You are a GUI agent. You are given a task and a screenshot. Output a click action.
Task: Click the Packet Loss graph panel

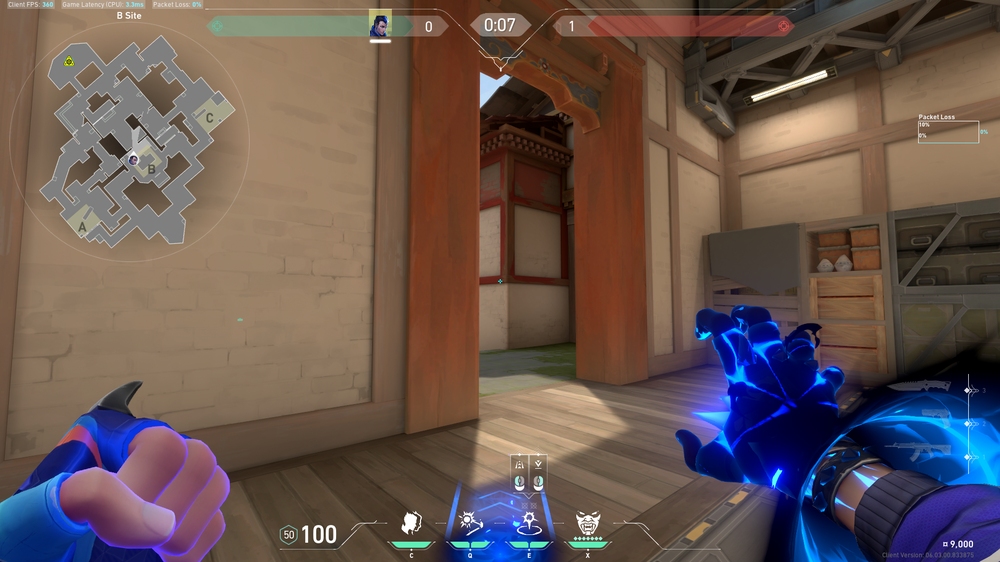click(x=948, y=132)
